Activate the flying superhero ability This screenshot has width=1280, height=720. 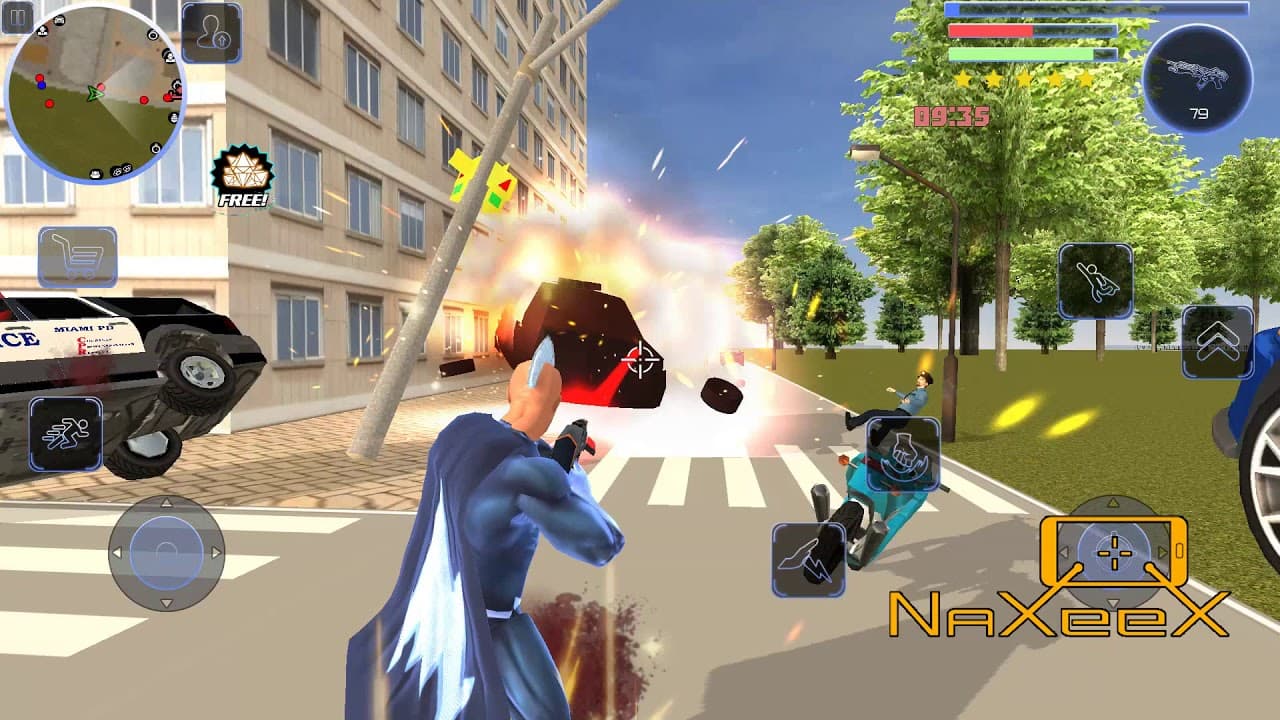(x=1095, y=281)
